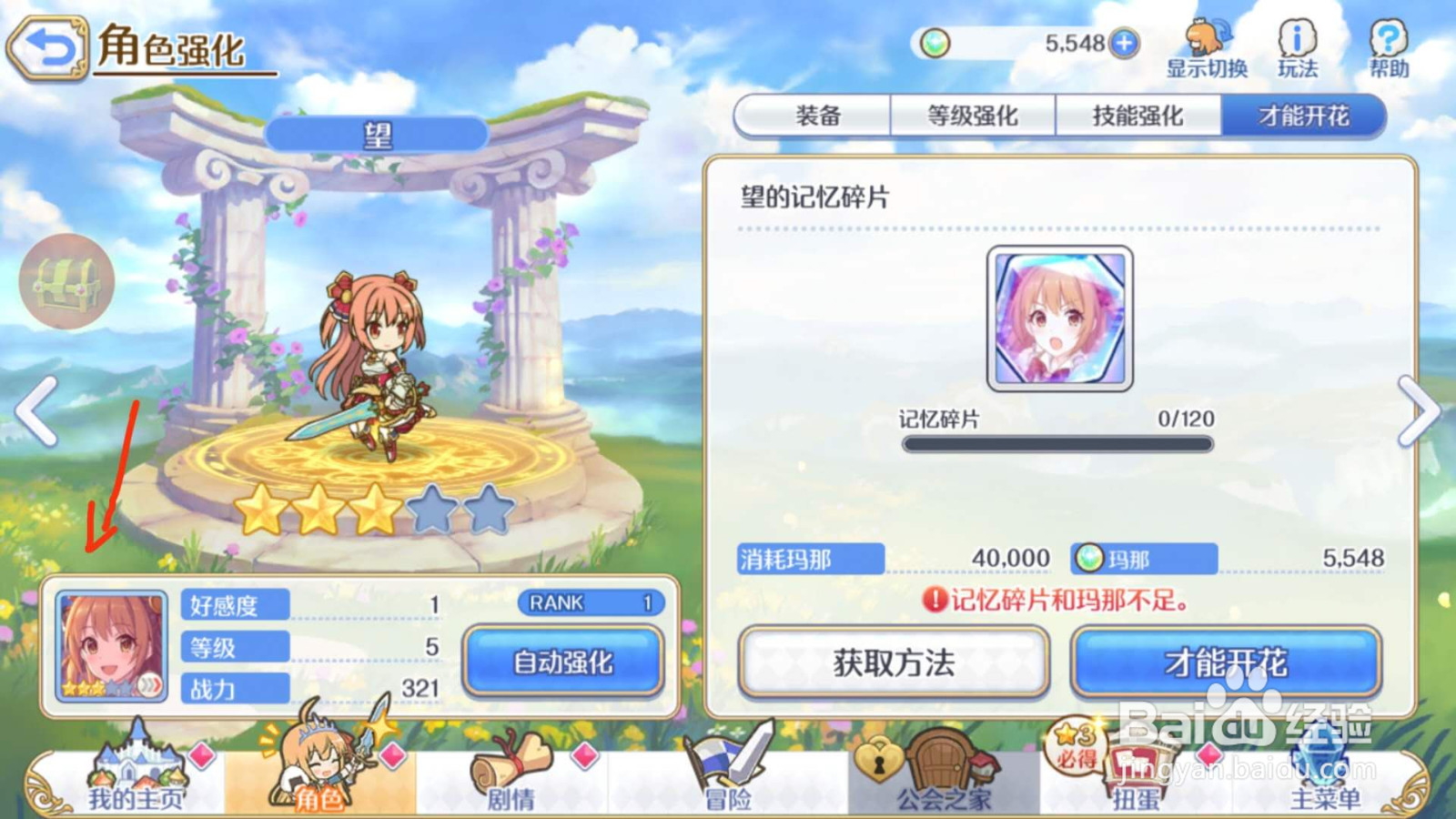Switch to the 装备 equipment tab
The image size is (1456, 819).
pos(817,116)
